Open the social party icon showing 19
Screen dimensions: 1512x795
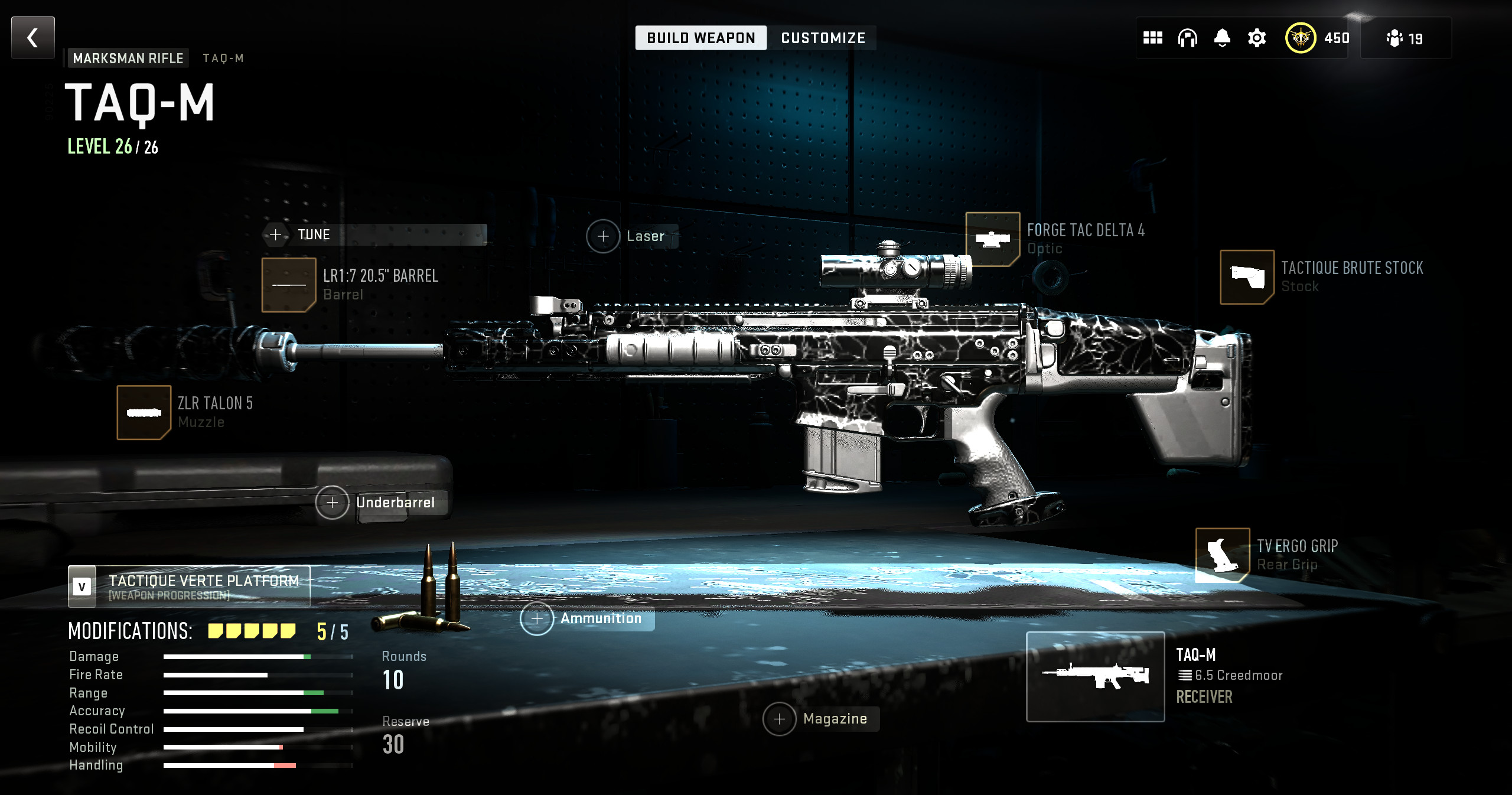1405,38
